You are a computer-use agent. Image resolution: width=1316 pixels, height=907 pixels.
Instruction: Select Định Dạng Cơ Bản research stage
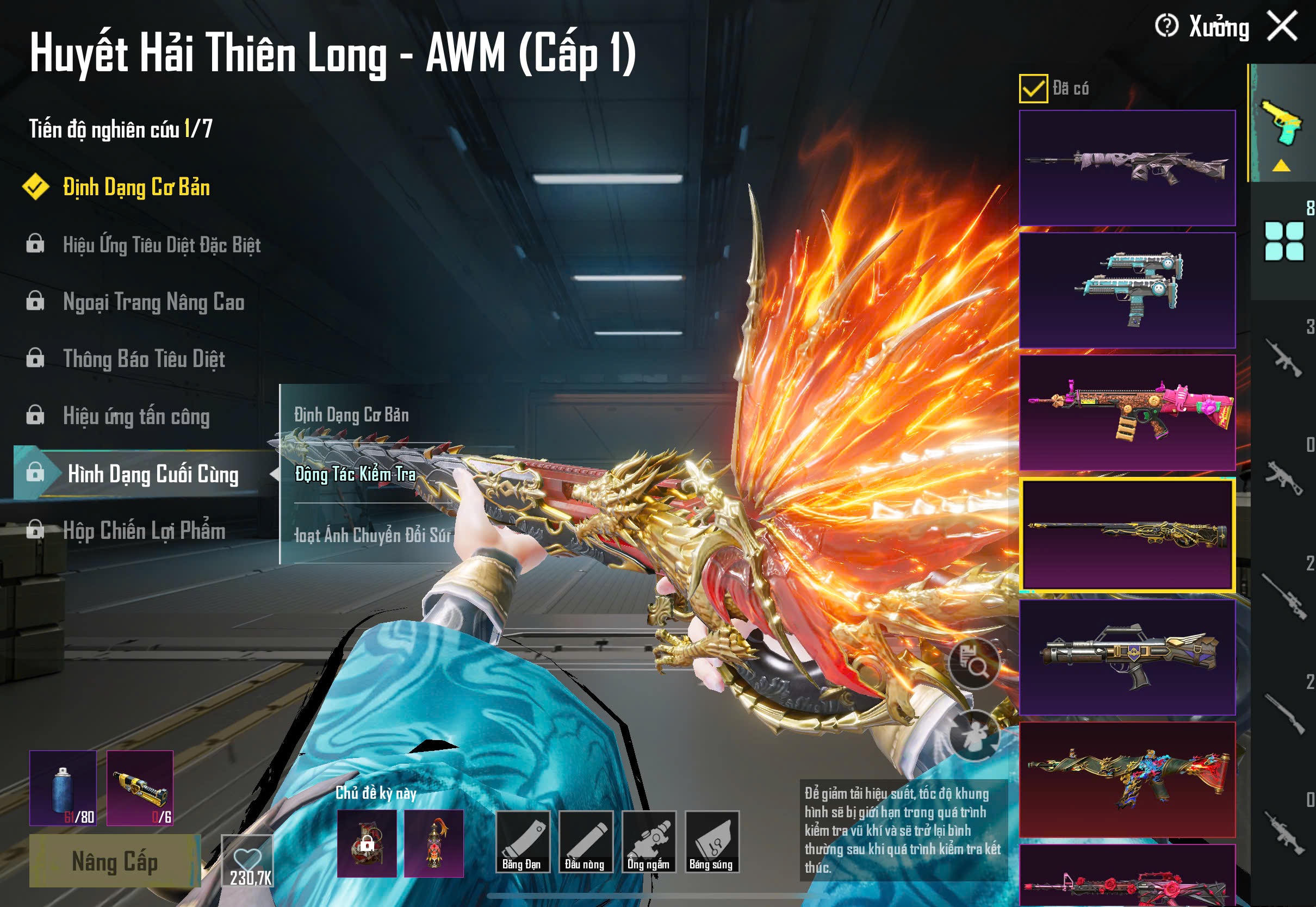pos(136,188)
